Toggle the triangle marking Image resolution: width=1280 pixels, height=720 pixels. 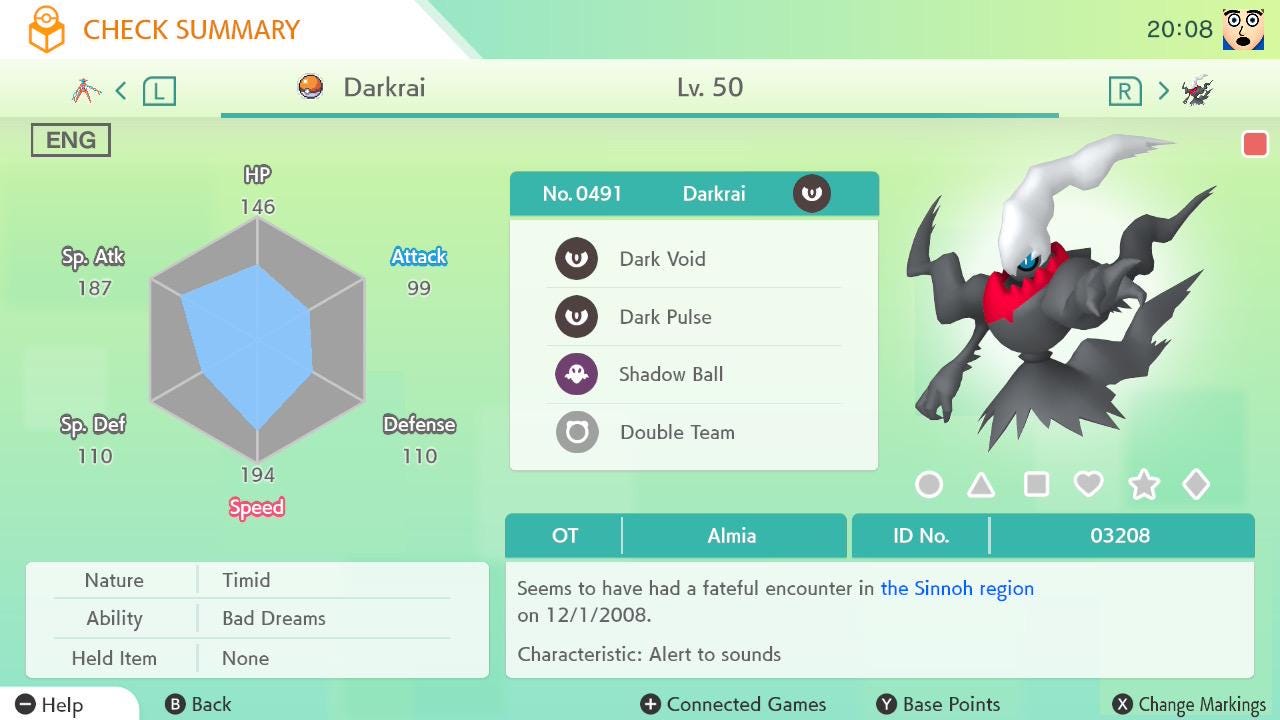(x=981, y=485)
